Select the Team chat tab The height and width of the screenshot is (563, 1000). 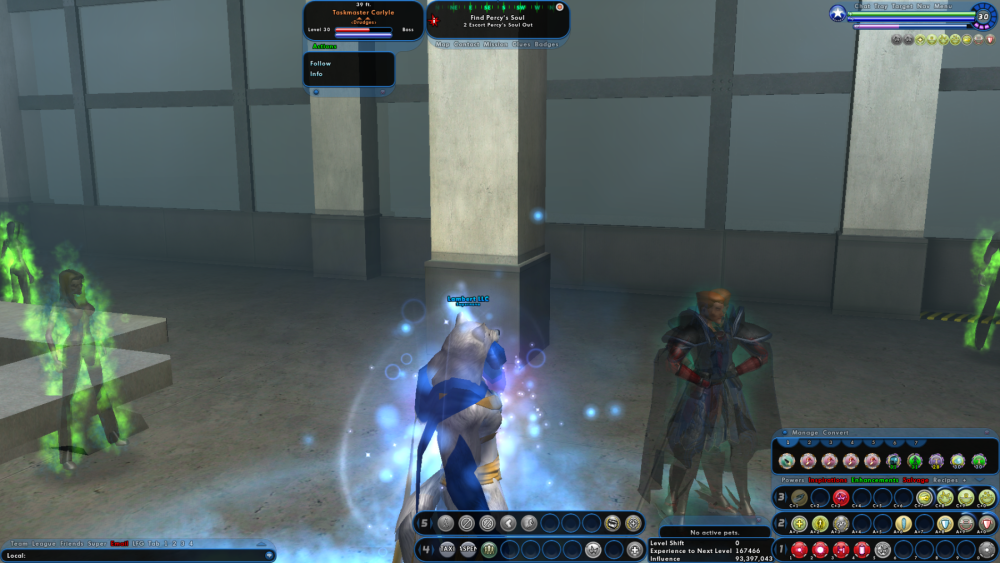tap(19, 543)
